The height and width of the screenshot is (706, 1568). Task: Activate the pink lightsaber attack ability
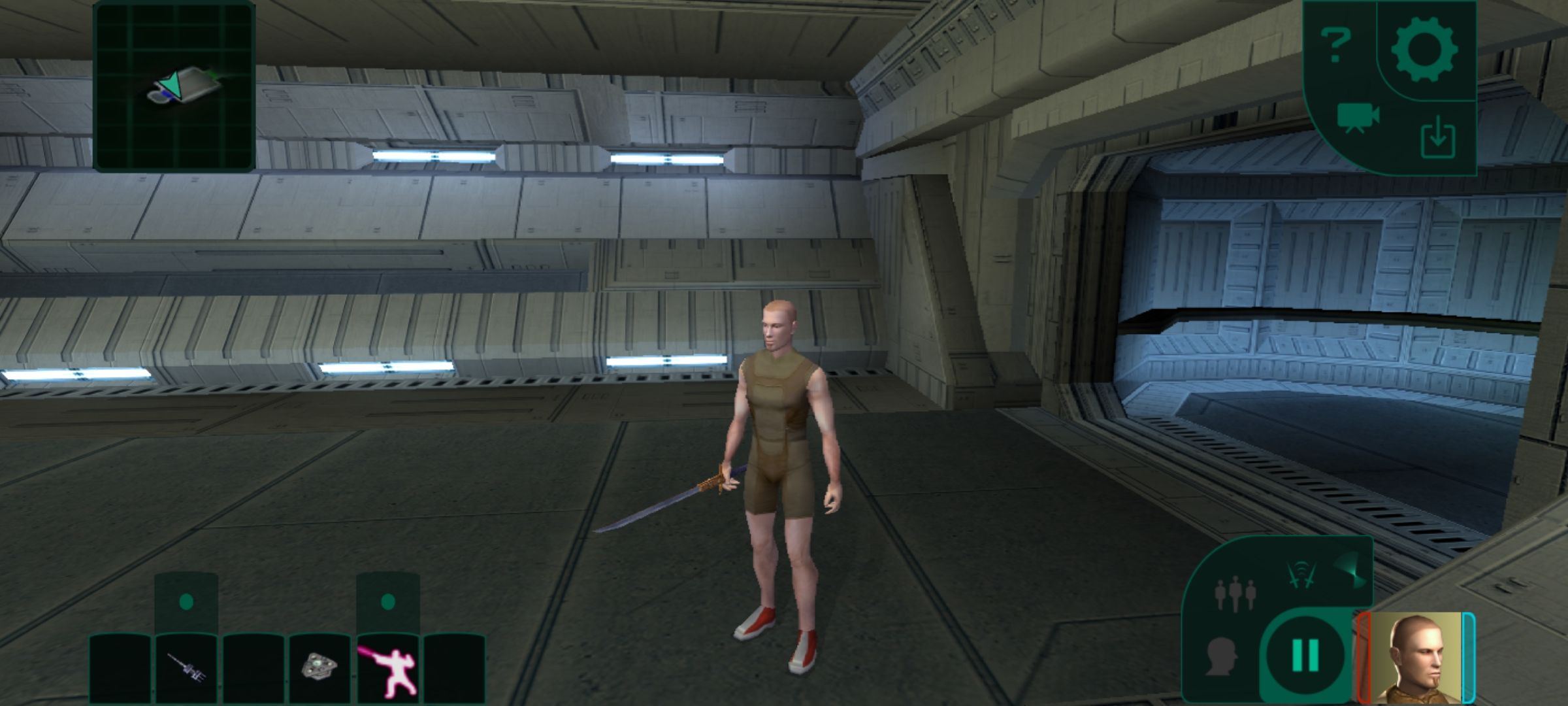[x=387, y=668]
